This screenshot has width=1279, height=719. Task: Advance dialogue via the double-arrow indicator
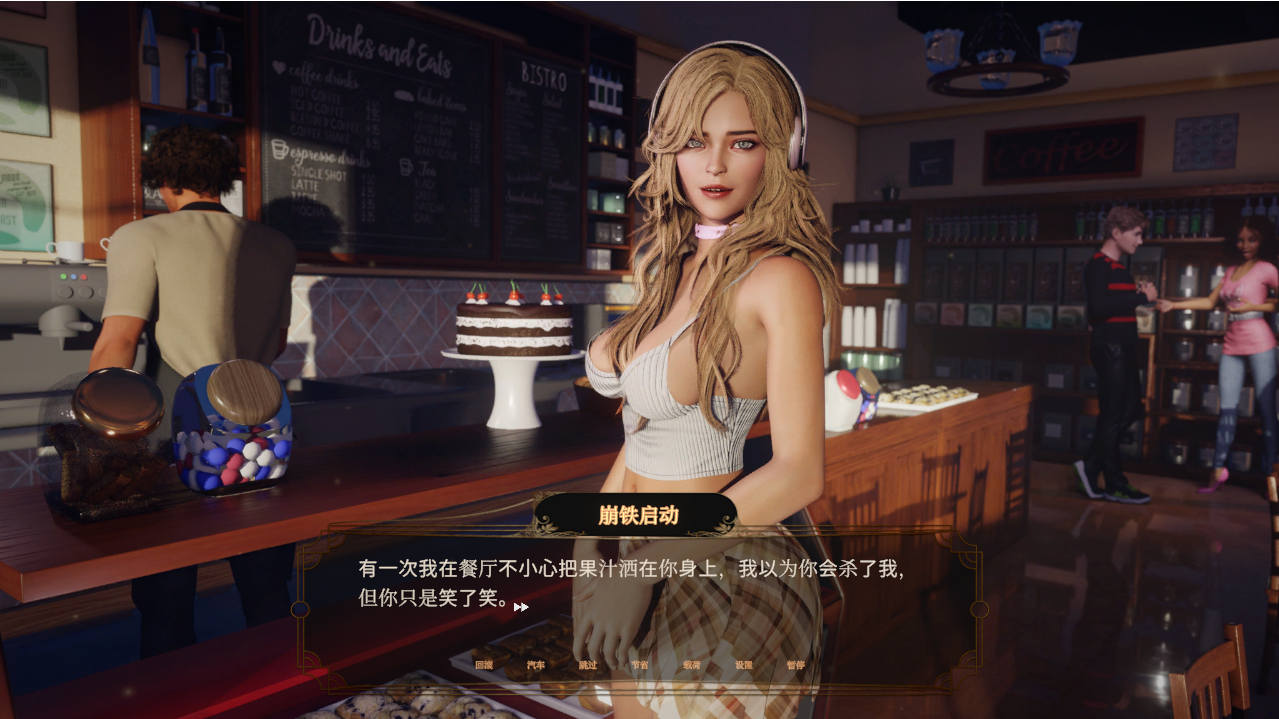[521, 607]
